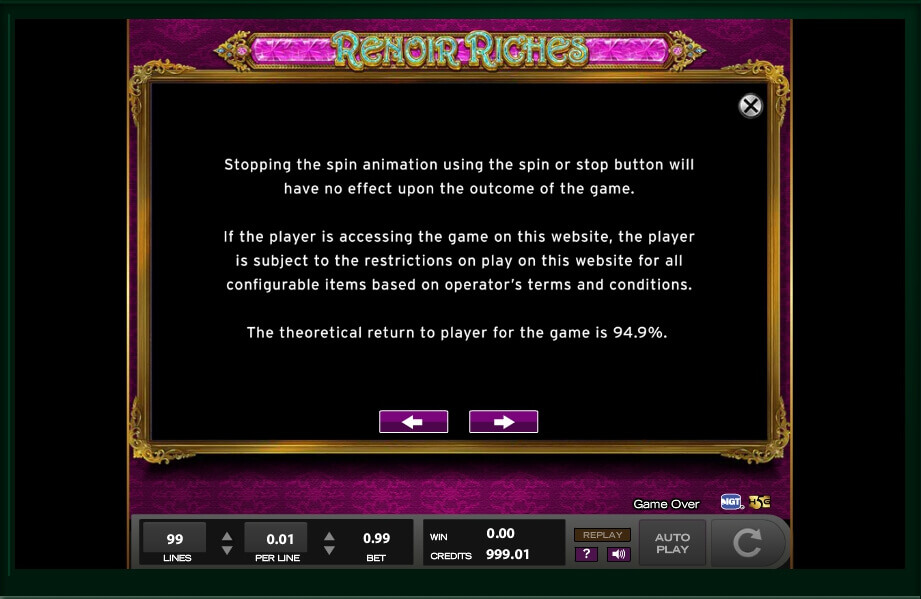
Task: Decrease the number of lines
Action: [227, 550]
